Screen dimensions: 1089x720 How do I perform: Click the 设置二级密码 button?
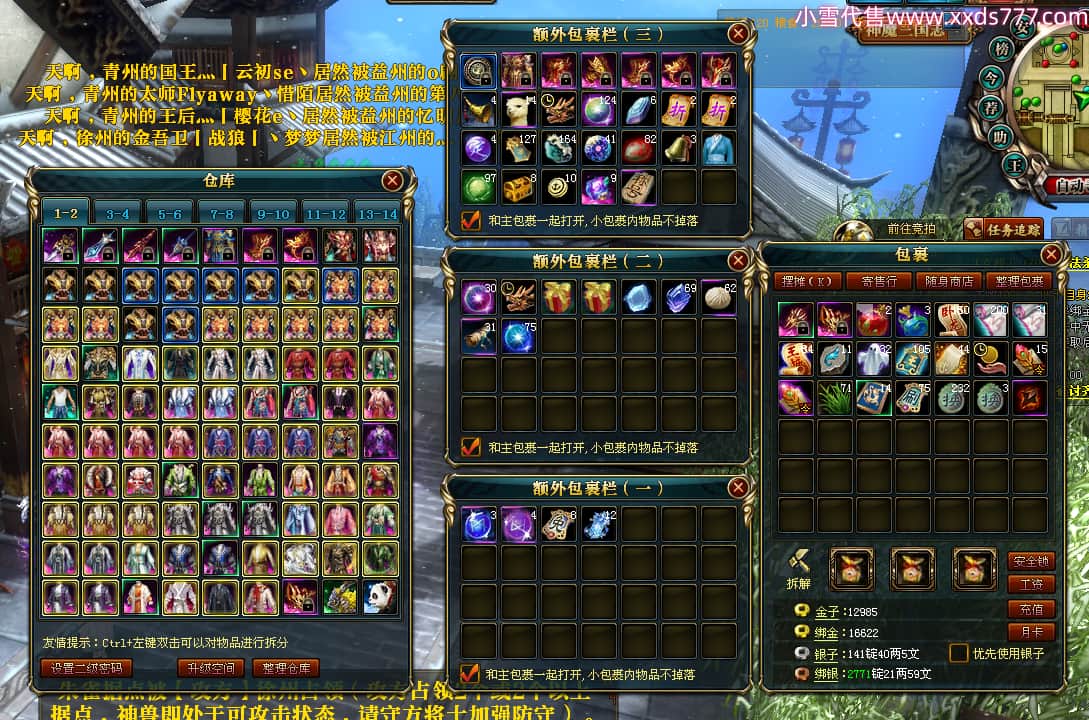point(86,668)
